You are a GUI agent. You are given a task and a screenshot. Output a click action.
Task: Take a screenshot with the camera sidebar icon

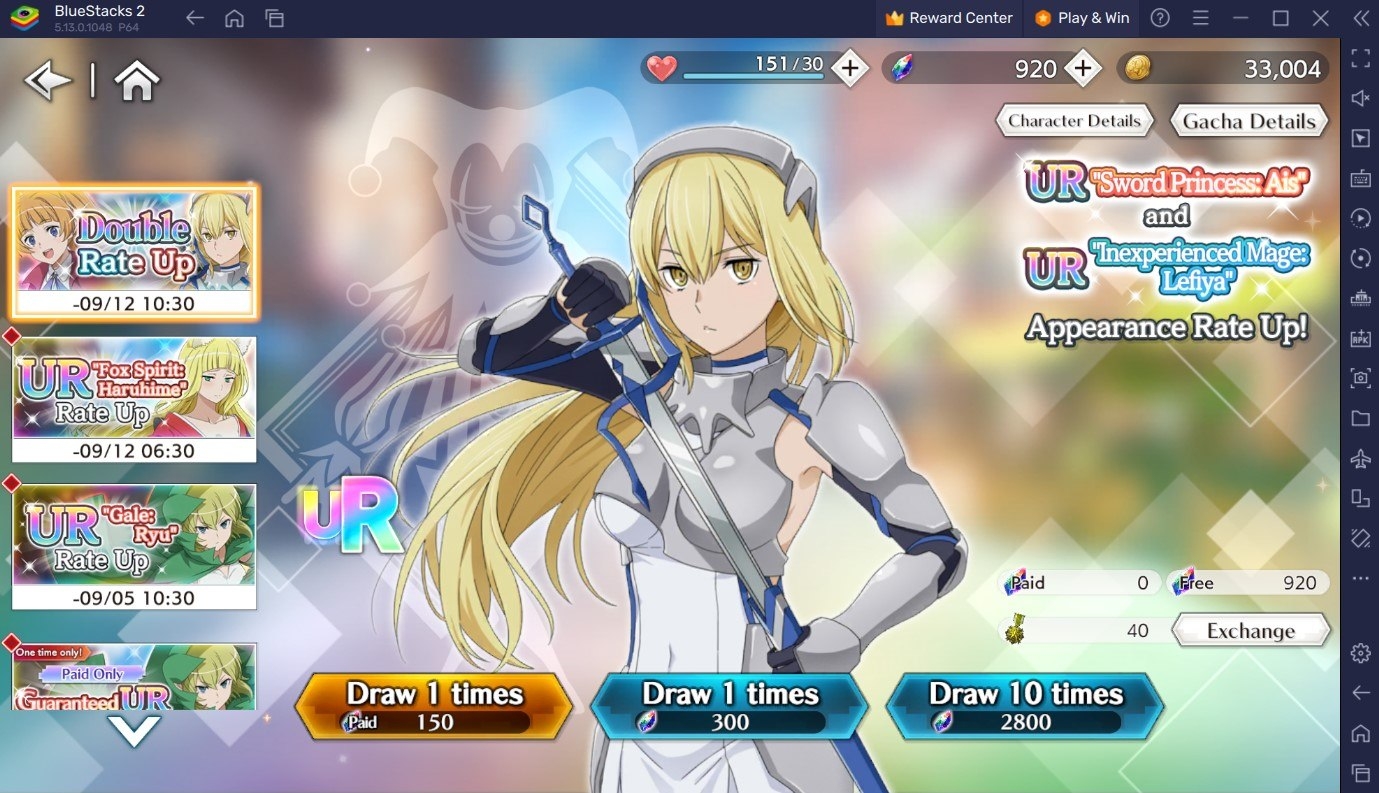pyautogui.click(x=1360, y=379)
